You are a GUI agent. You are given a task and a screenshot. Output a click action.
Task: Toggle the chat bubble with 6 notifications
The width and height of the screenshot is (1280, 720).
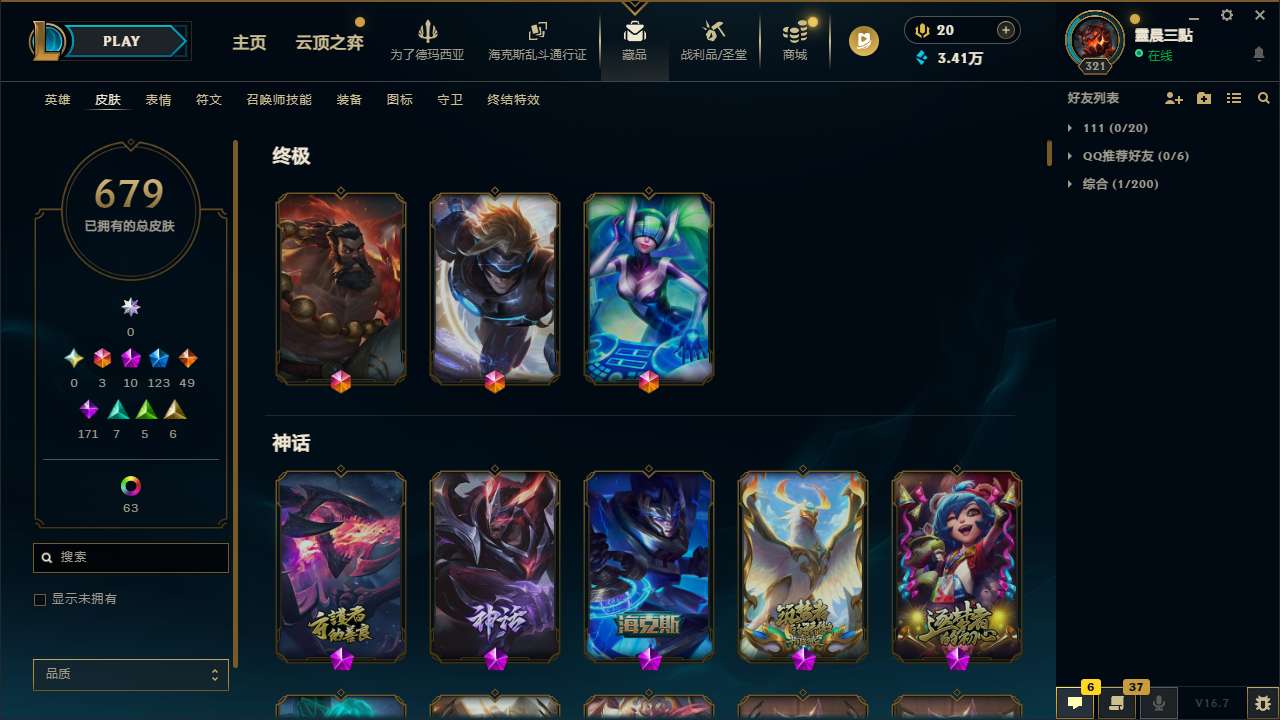tap(1075, 703)
